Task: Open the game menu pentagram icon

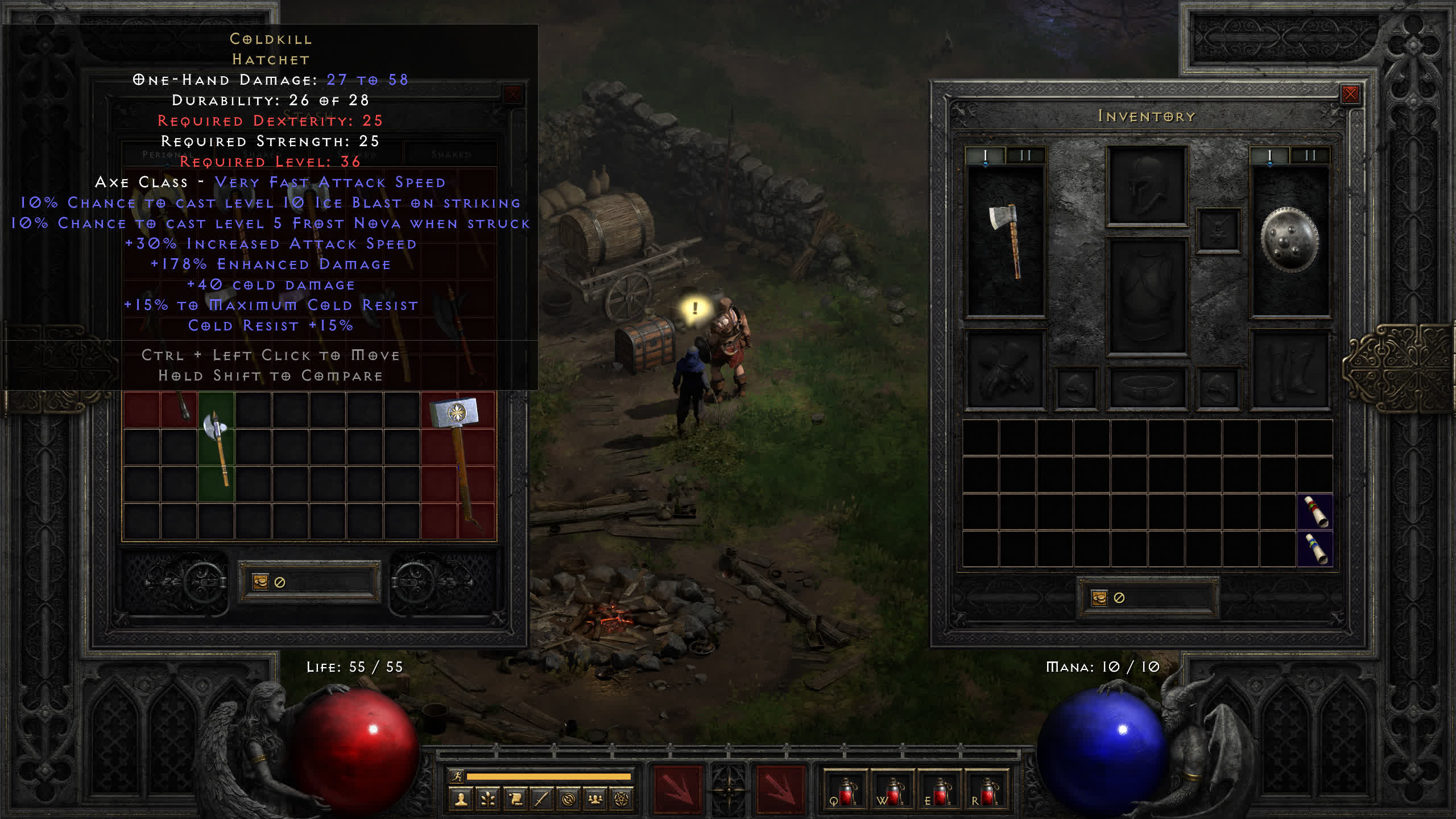Action: click(x=622, y=800)
